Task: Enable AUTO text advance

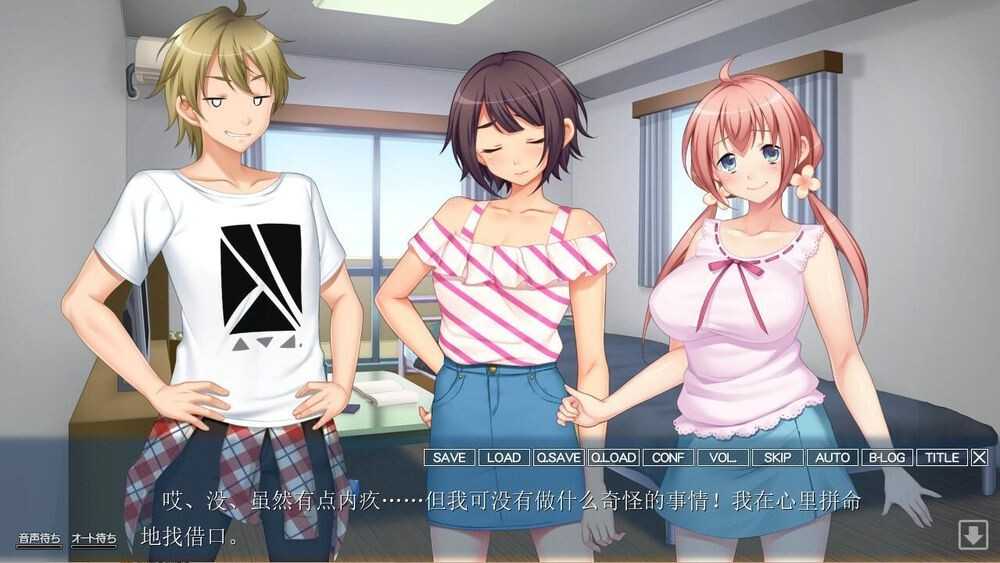Action: point(832,457)
